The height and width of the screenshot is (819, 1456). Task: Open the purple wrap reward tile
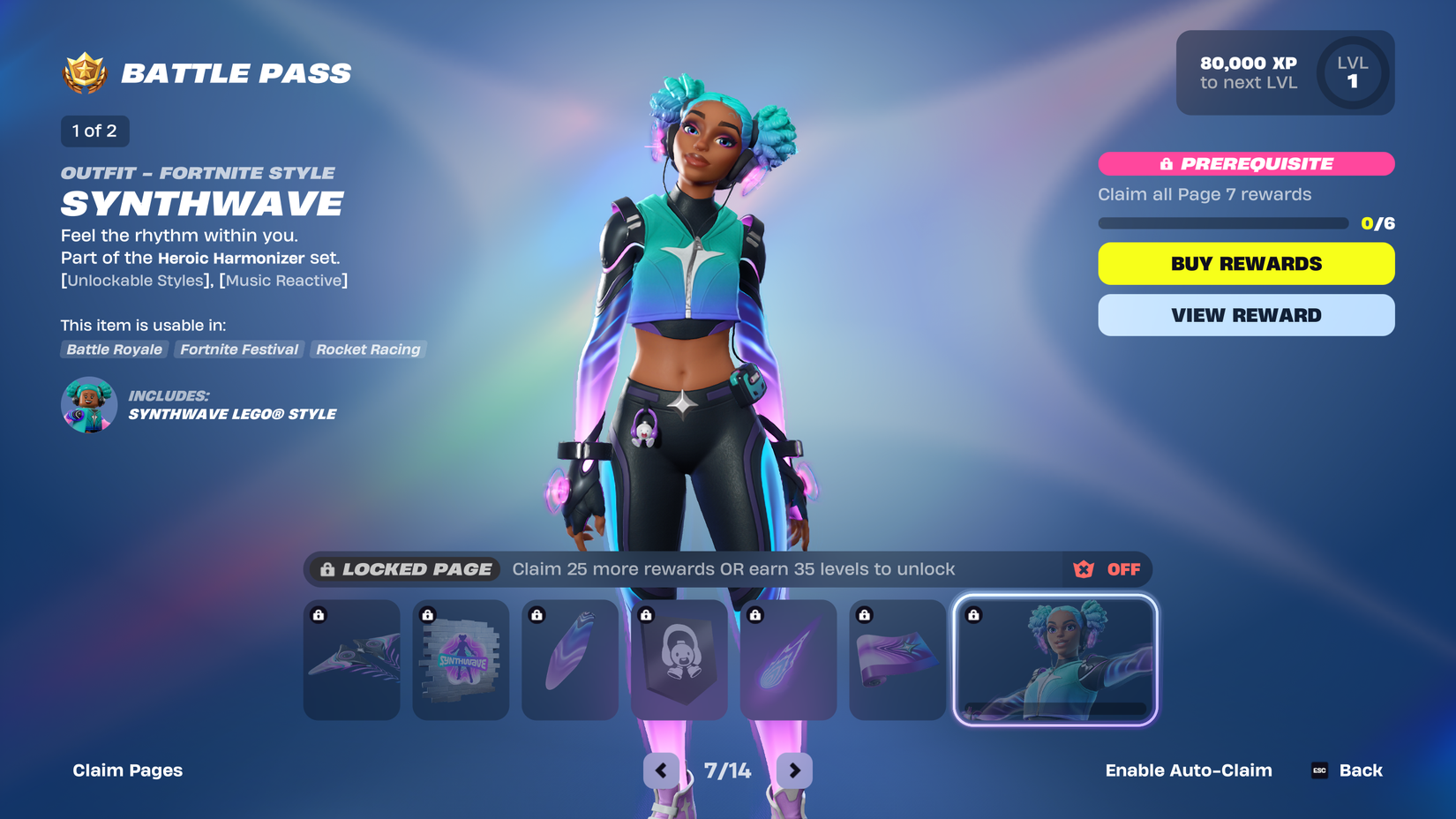coord(897,659)
